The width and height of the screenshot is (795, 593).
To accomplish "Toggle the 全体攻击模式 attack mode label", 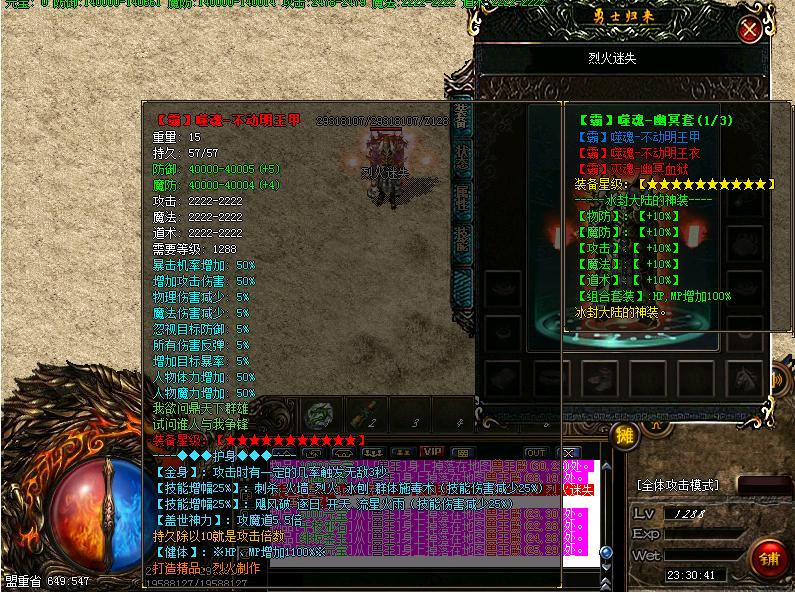I will click(678, 485).
